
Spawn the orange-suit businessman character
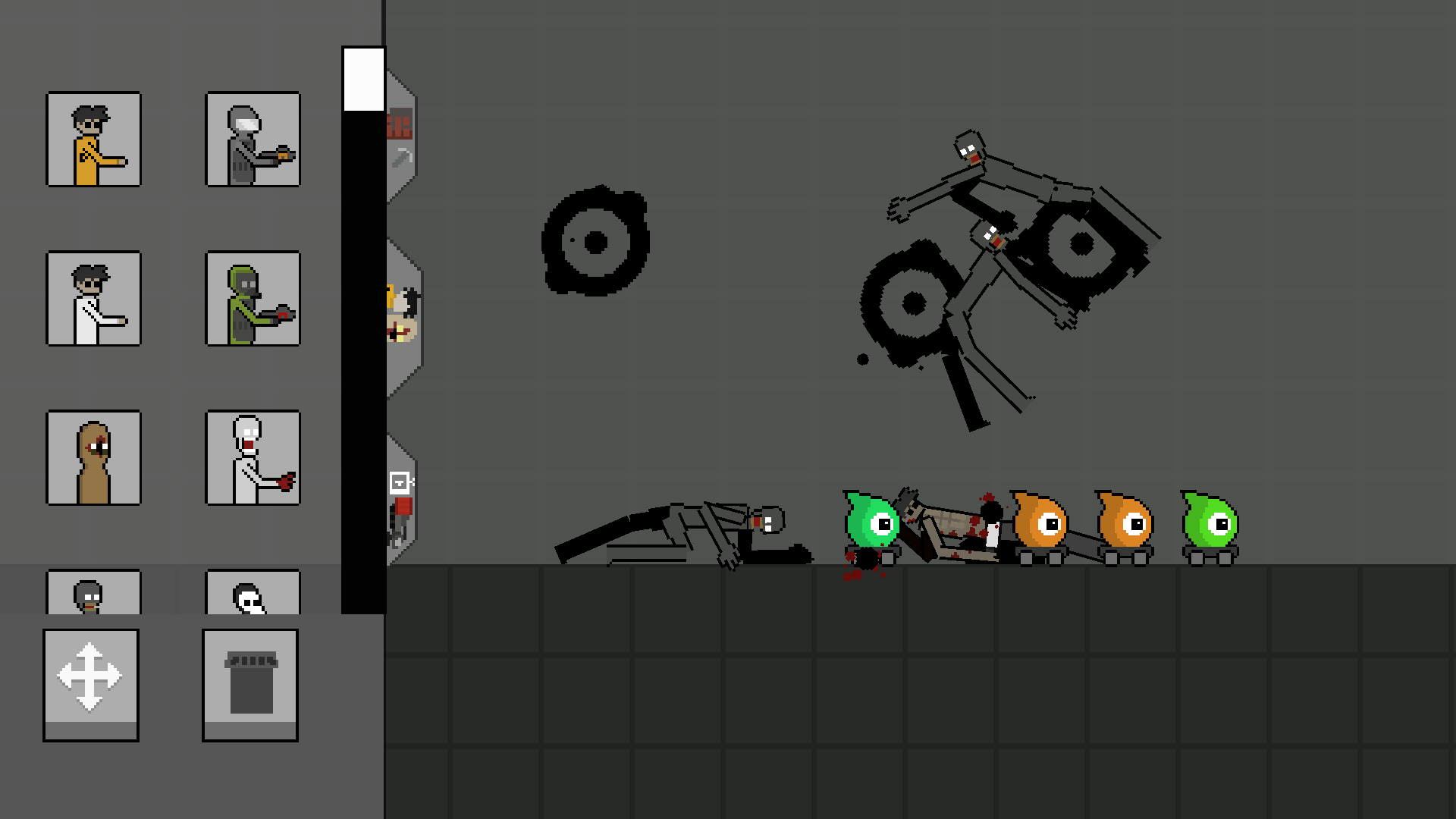click(x=93, y=140)
